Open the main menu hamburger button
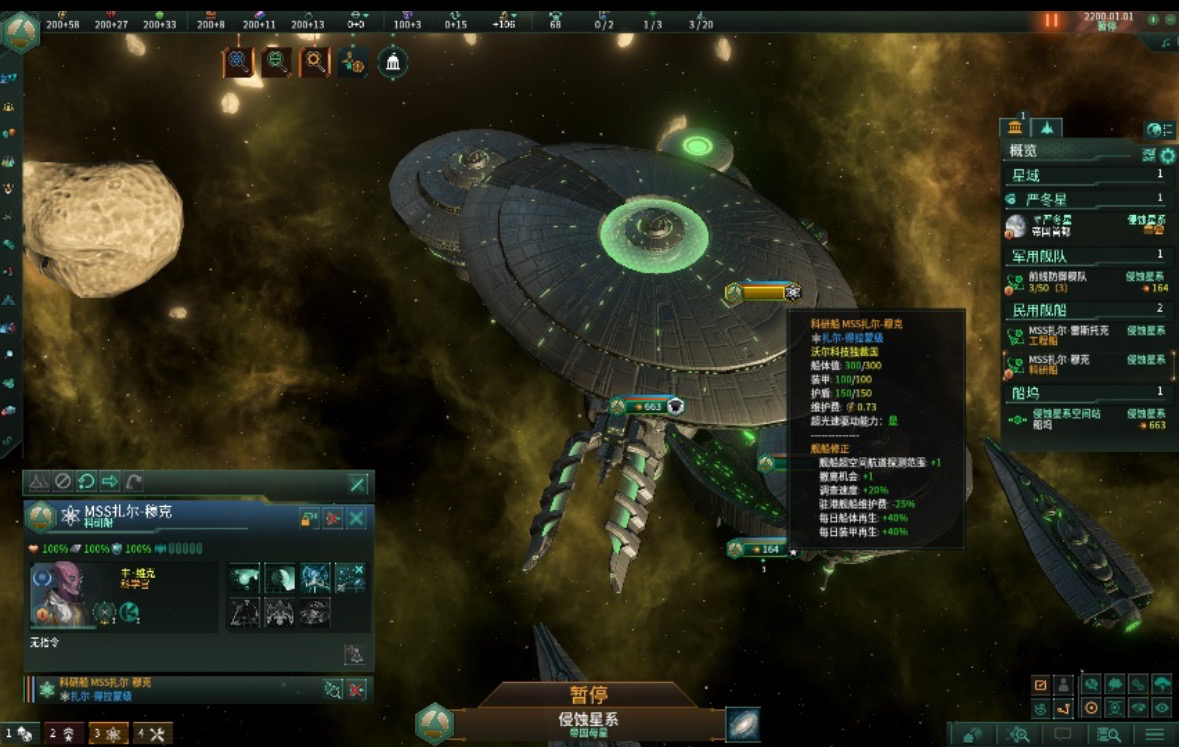This screenshot has width=1179, height=747. click(1156, 735)
